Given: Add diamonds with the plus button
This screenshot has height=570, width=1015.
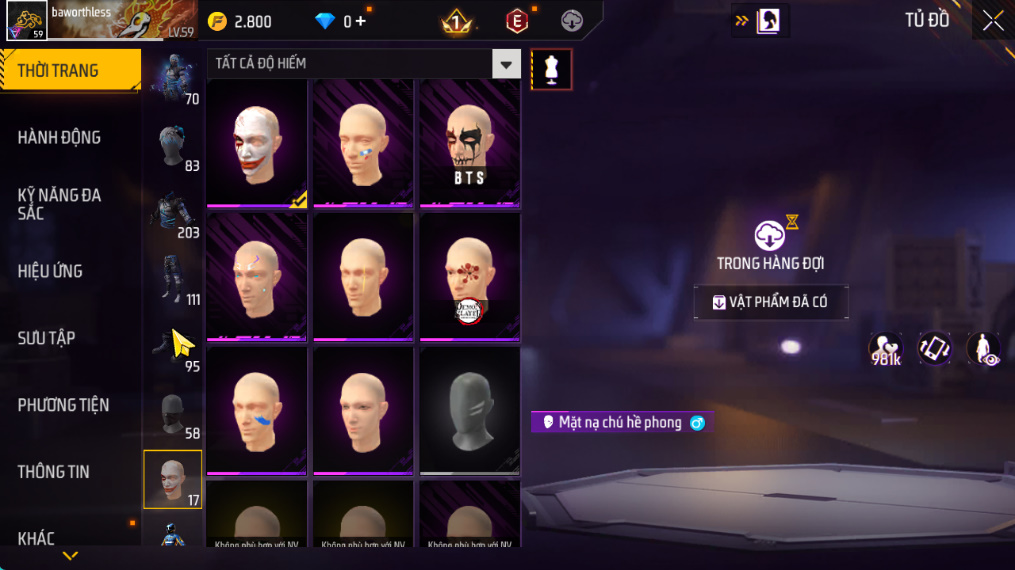Looking at the screenshot, I should tap(360, 21).
